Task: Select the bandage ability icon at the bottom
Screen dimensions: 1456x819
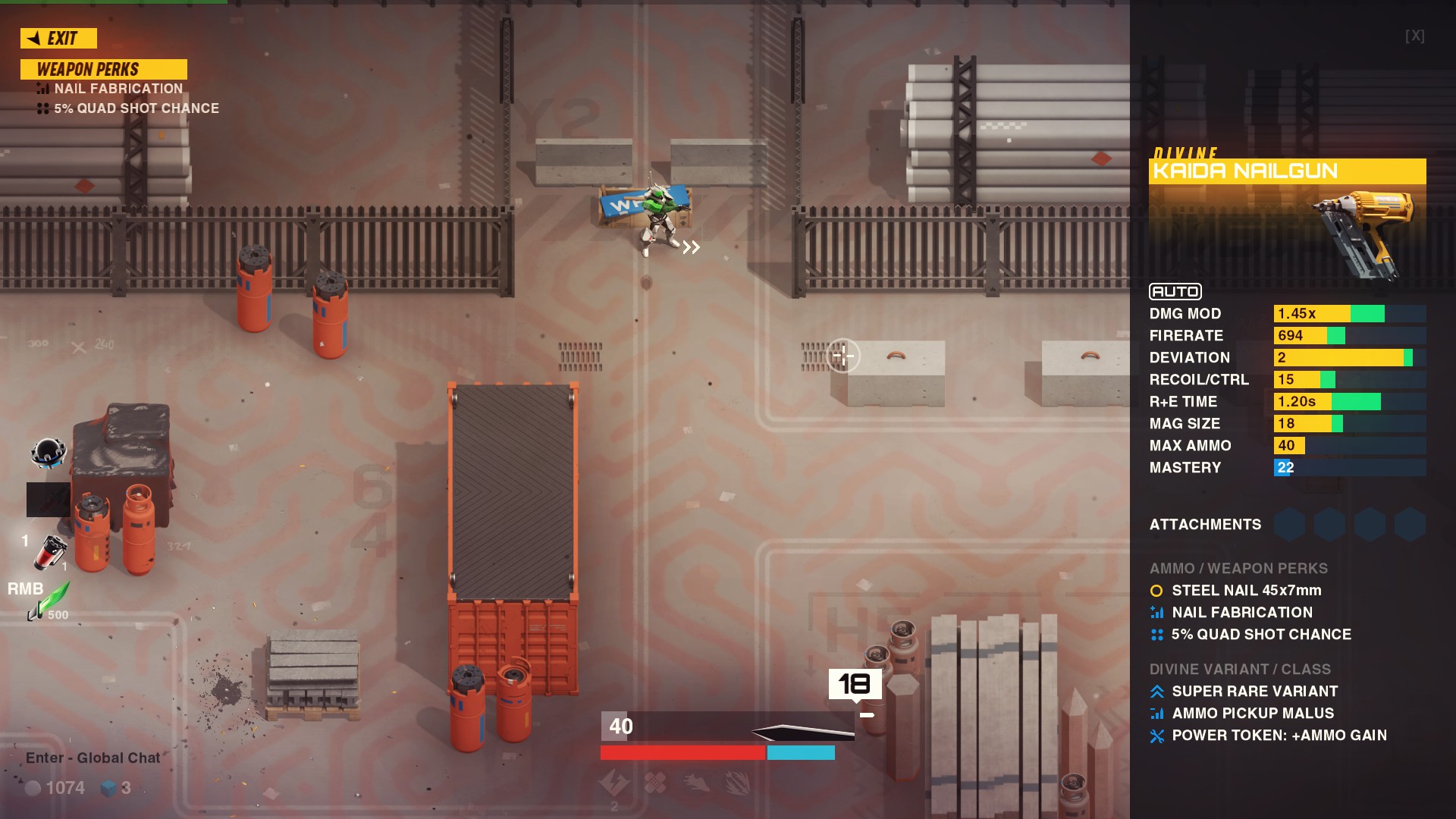Action: (x=655, y=782)
